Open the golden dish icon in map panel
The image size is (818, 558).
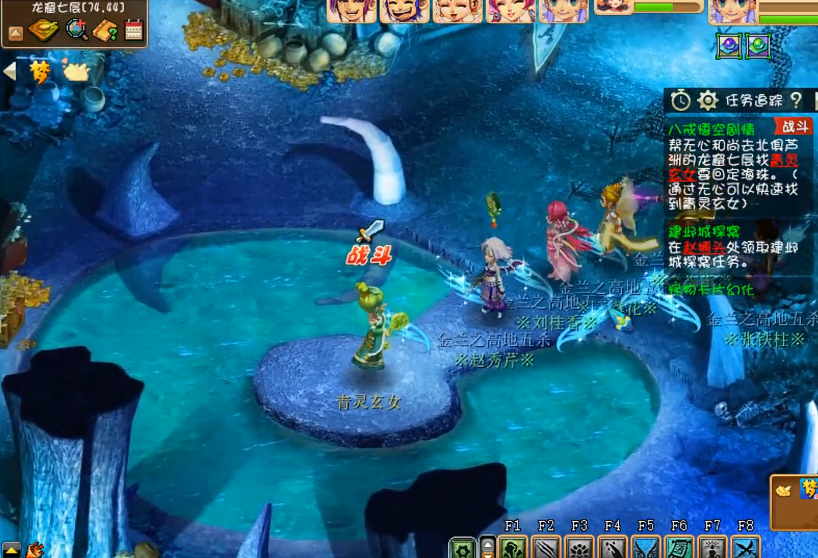pyautogui.click(x=43, y=30)
